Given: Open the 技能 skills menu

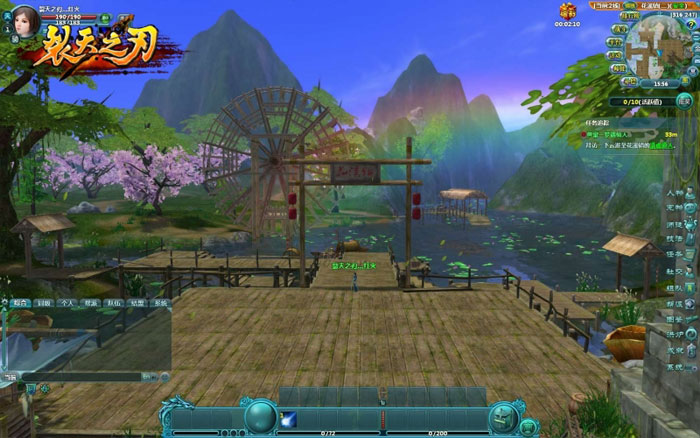Looking at the screenshot, I should [678, 239].
